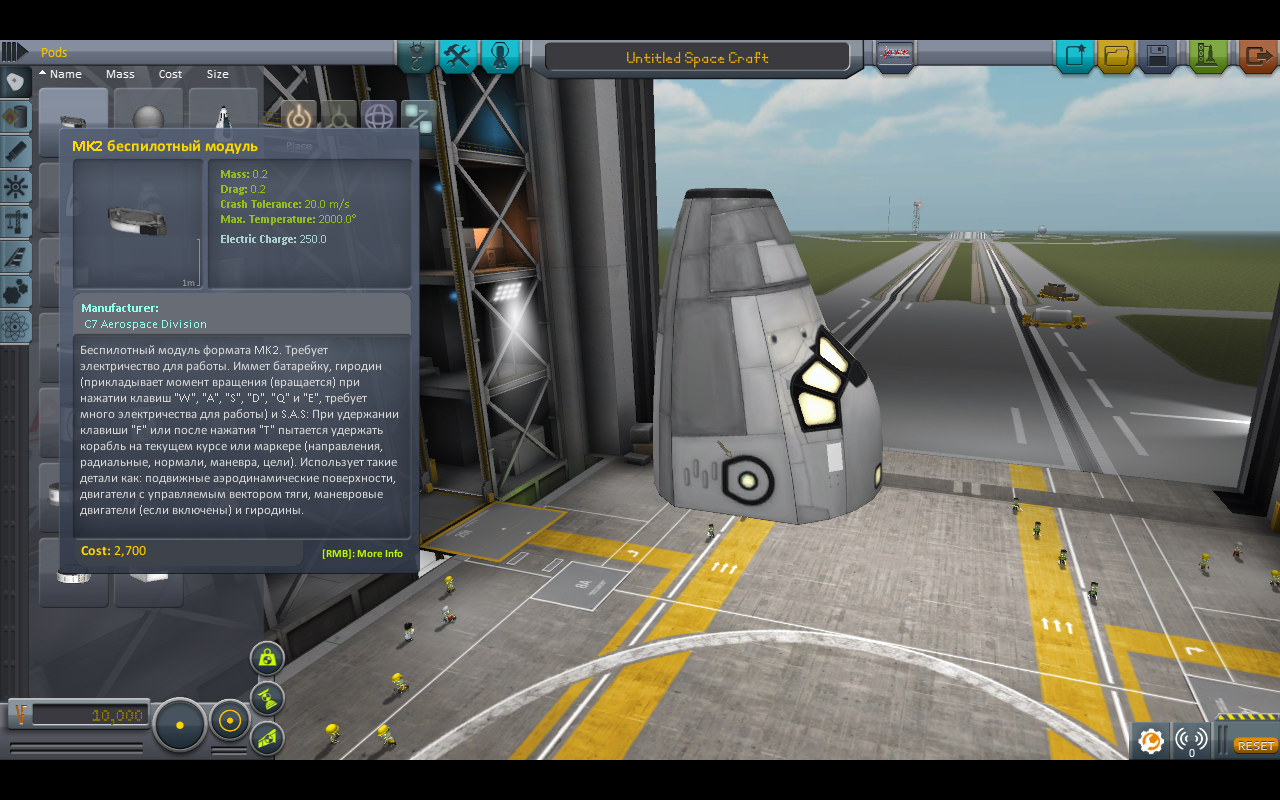Select the Fuel Tanks part category

point(15,116)
